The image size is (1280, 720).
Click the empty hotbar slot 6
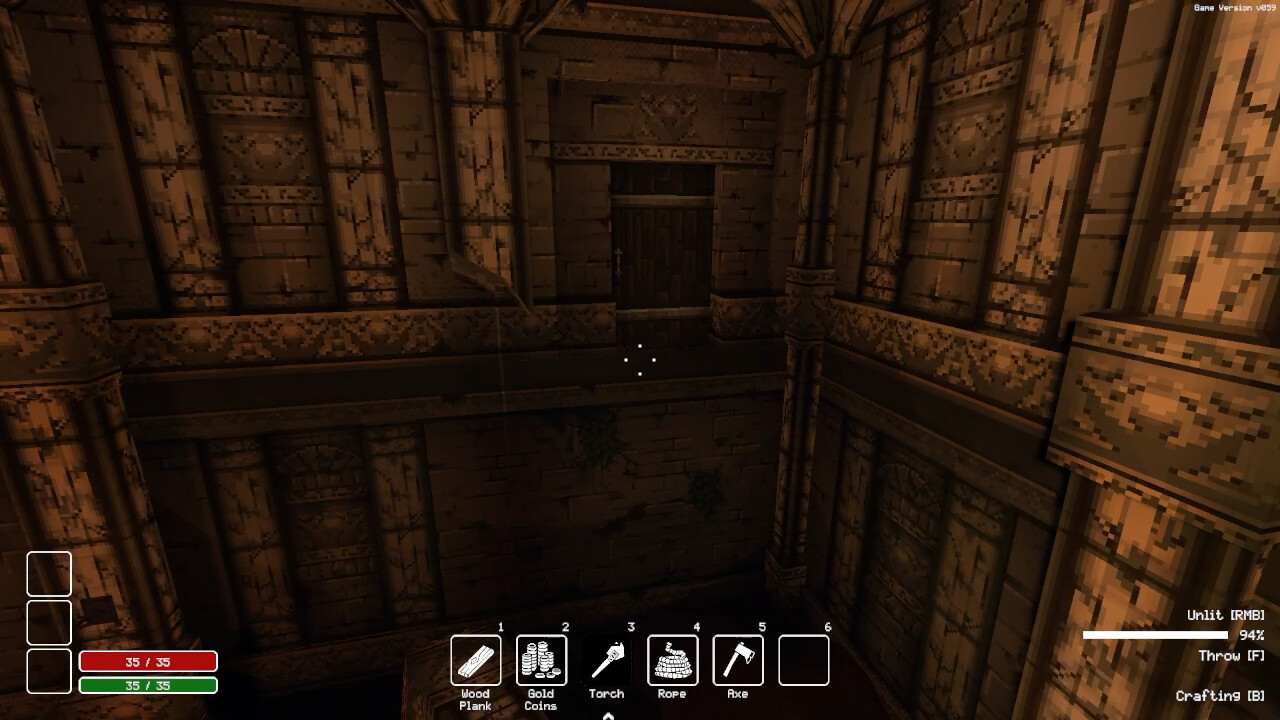(x=803, y=659)
